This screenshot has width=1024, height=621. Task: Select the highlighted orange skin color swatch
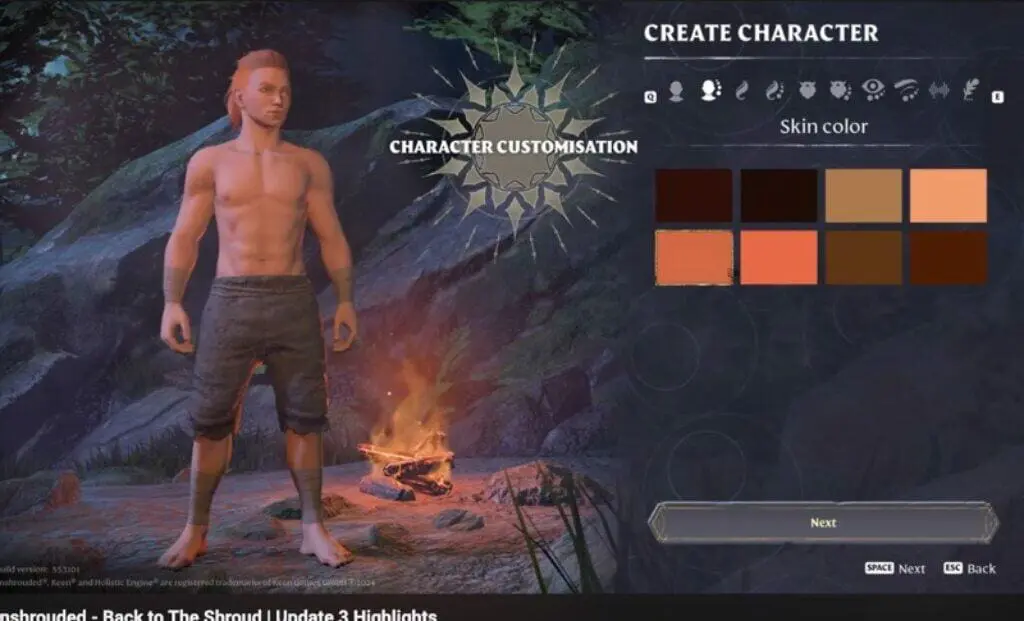coord(694,258)
